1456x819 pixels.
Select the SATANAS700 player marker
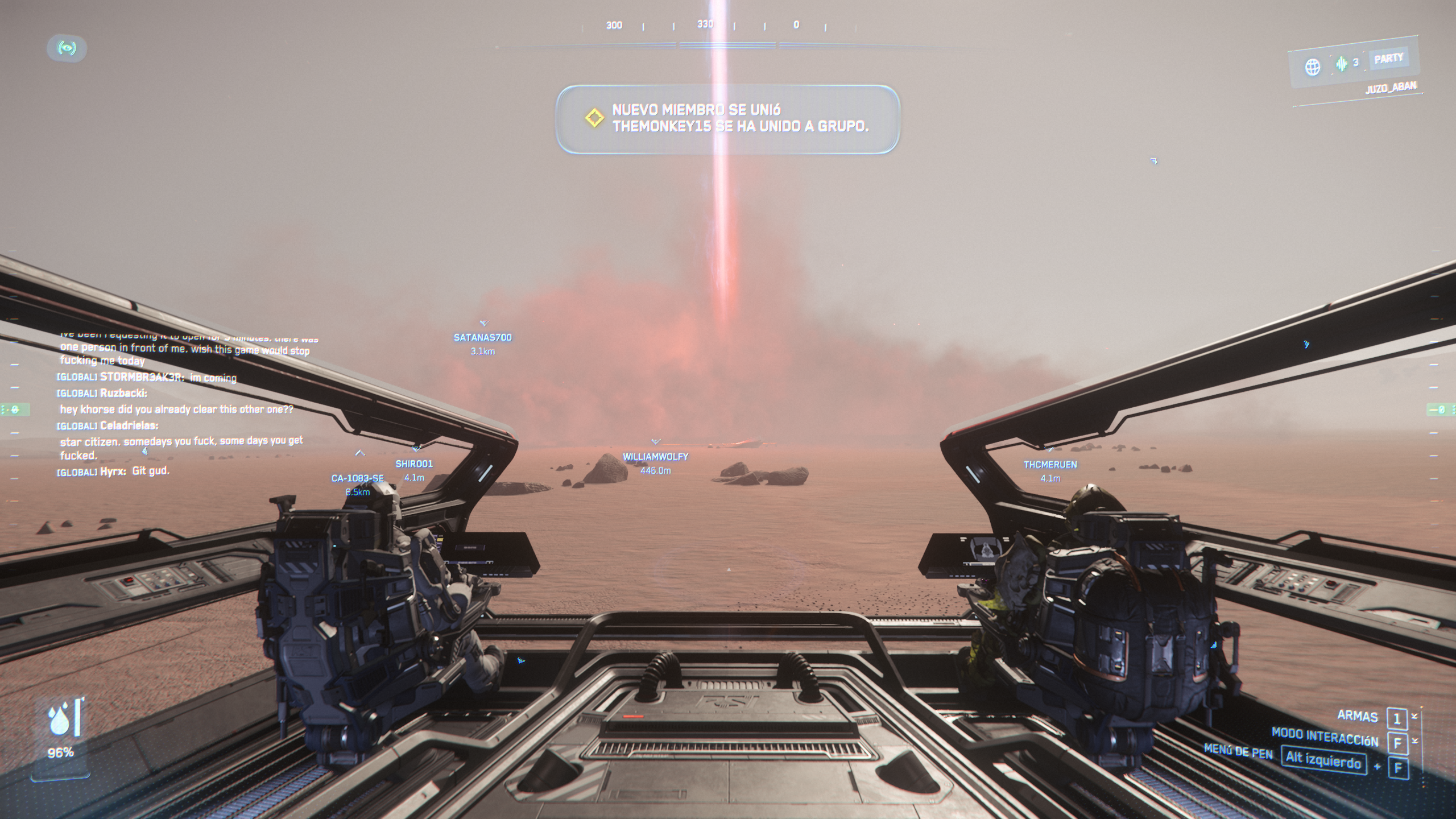point(482,337)
